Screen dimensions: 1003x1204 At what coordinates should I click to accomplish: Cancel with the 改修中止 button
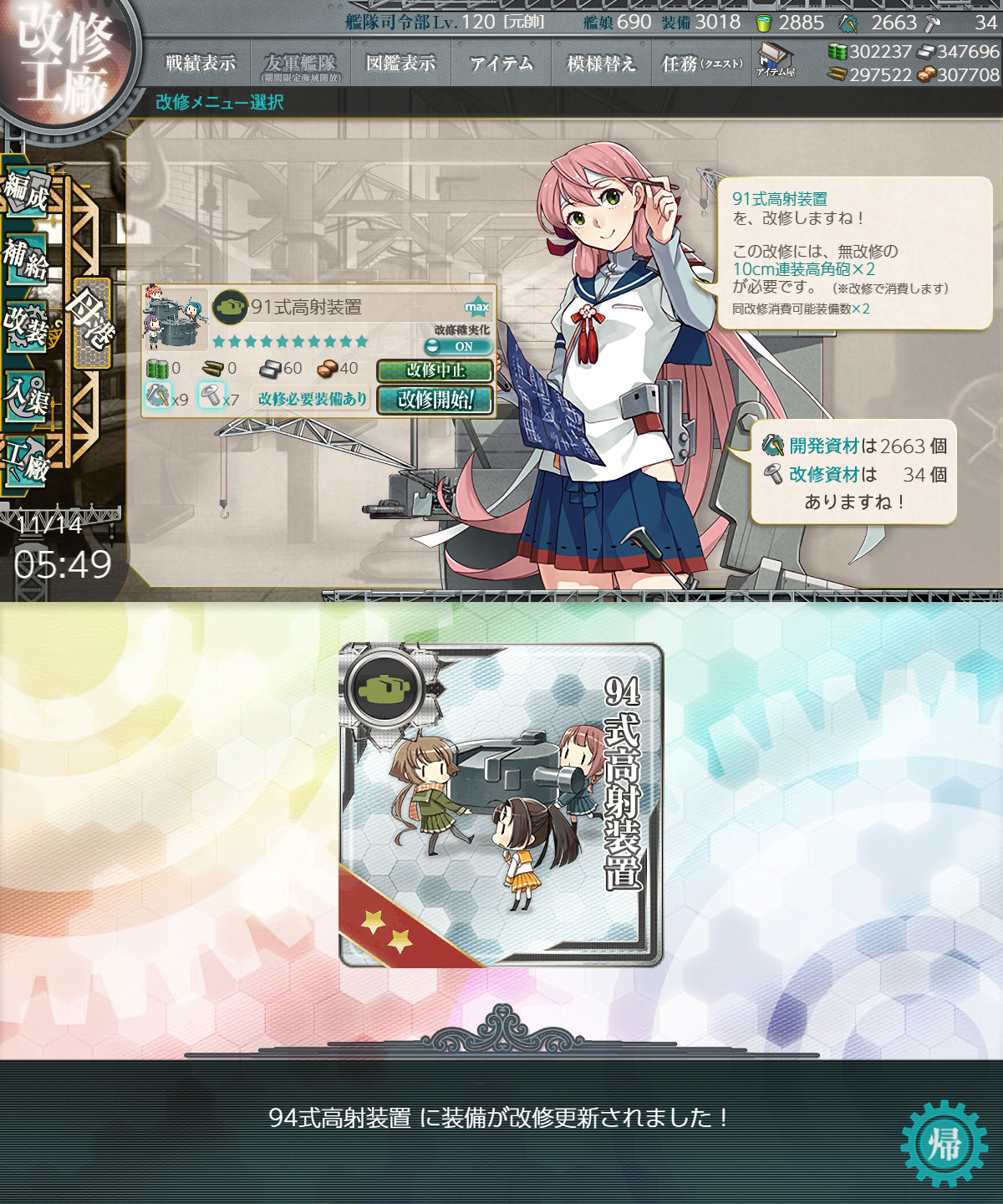(434, 370)
